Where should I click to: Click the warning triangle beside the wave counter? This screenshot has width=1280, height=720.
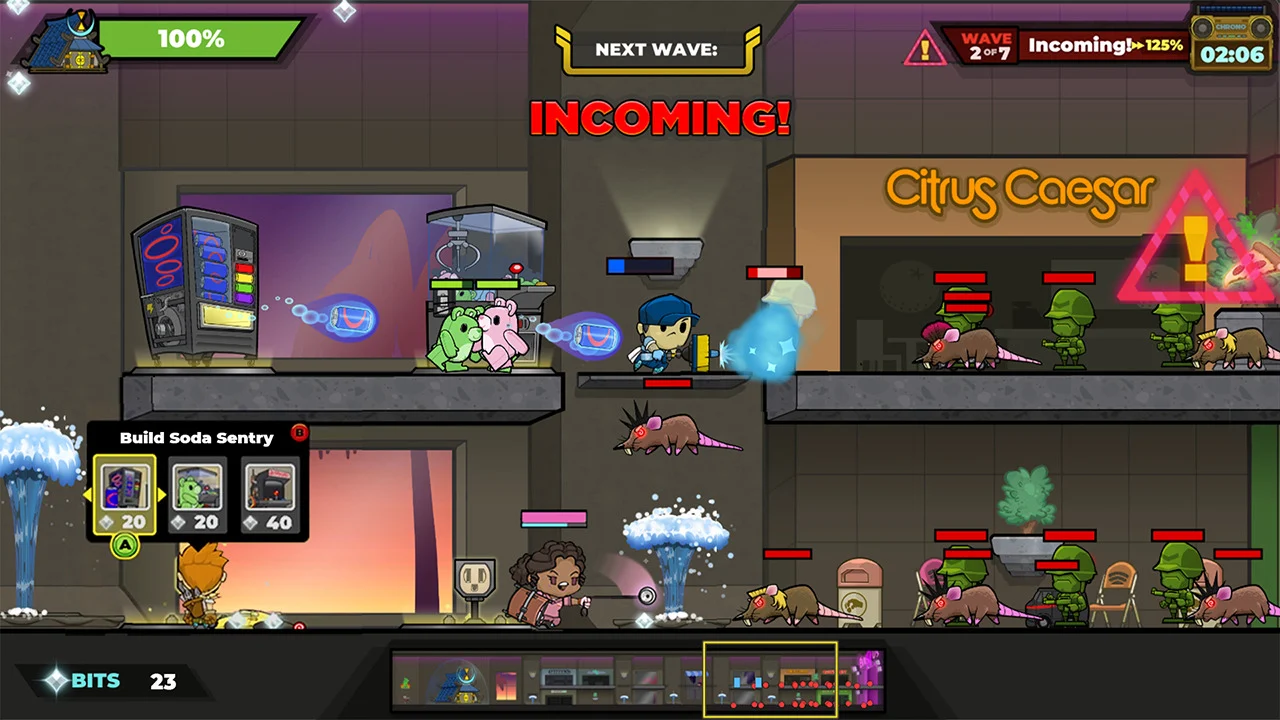coord(925,46)
